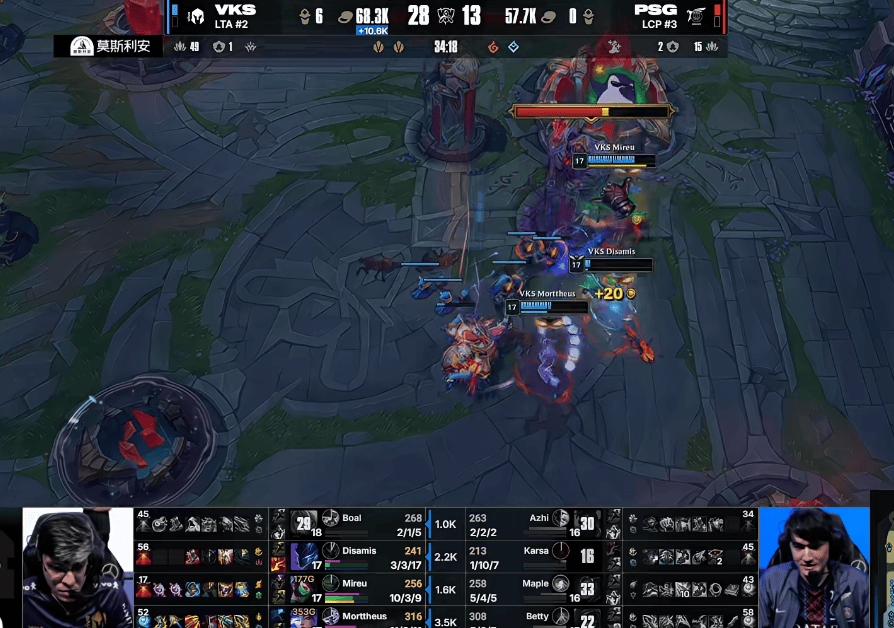Pick Karsa's row on the scoreboard

536,551
